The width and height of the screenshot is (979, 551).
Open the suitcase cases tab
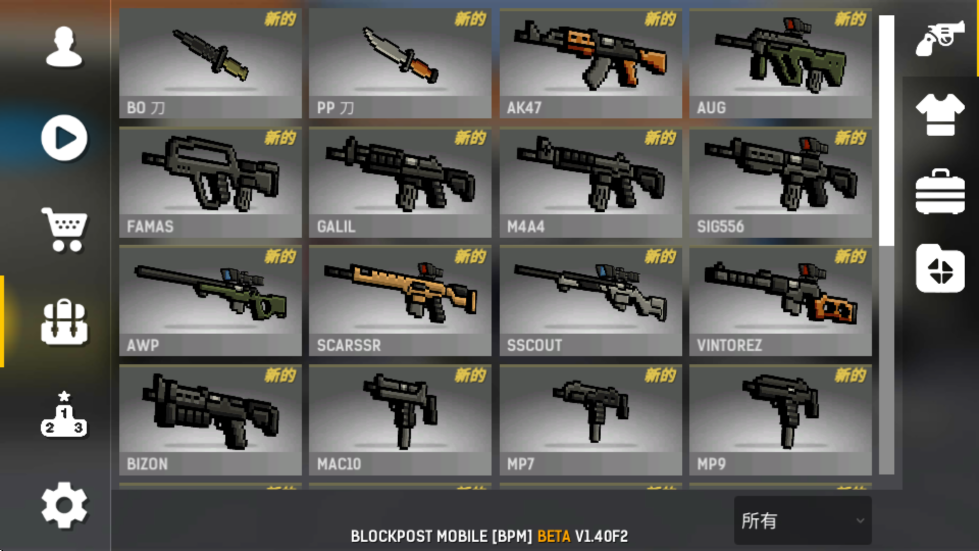pyautogui.click(x=940, y=191)
